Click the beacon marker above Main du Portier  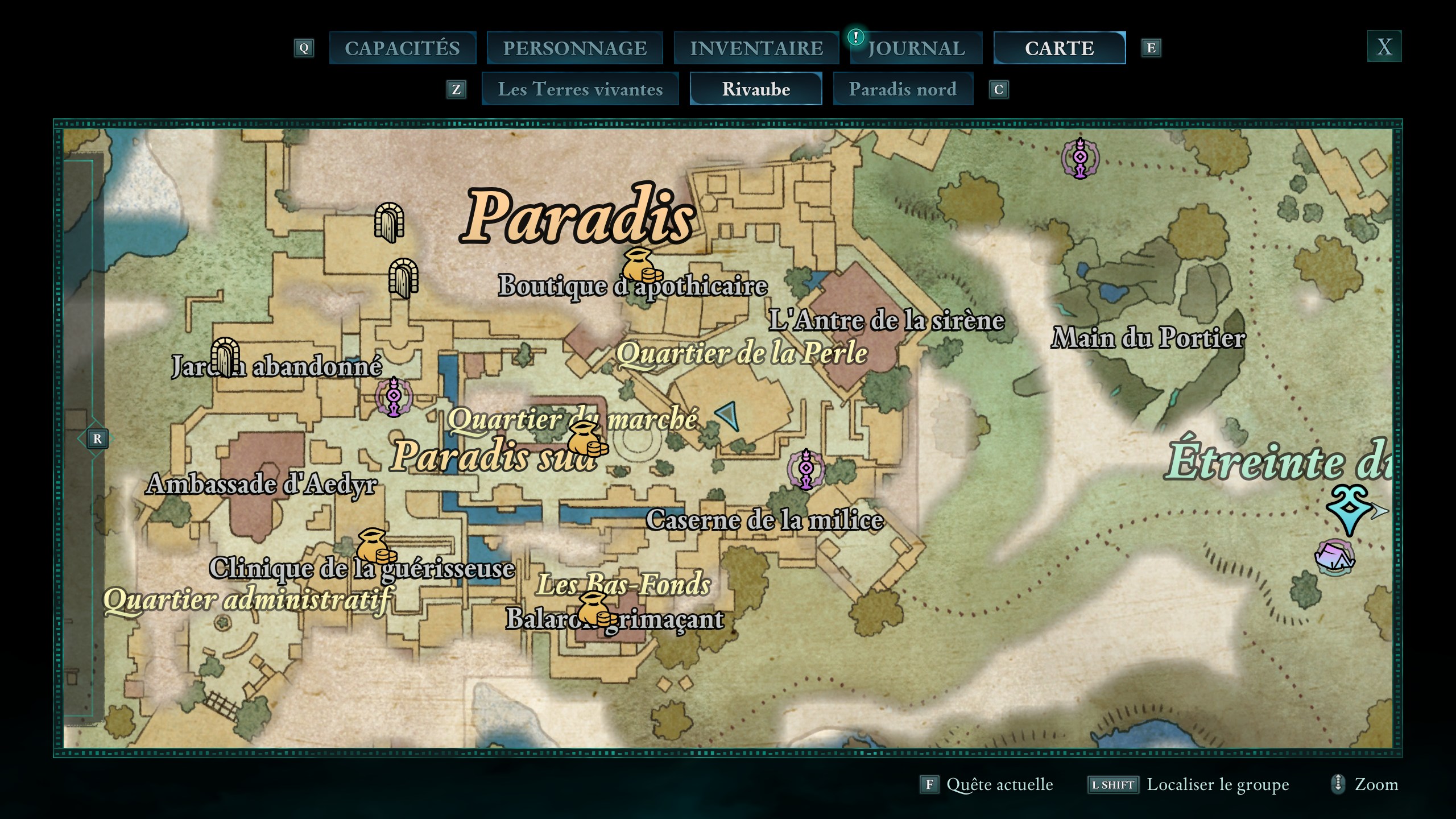pos(1080,158)
